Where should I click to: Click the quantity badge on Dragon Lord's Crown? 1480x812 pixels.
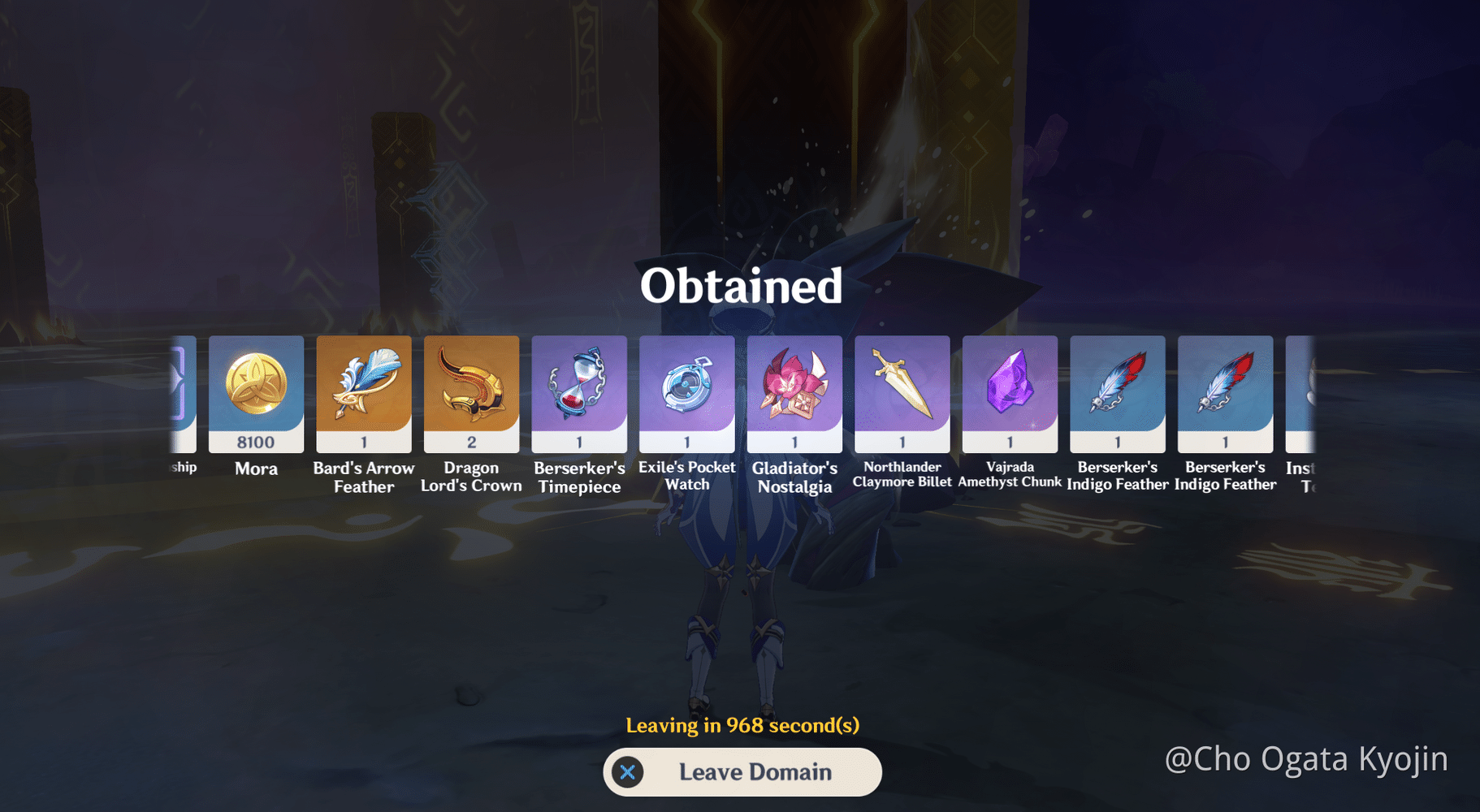(x=471, y=442)
